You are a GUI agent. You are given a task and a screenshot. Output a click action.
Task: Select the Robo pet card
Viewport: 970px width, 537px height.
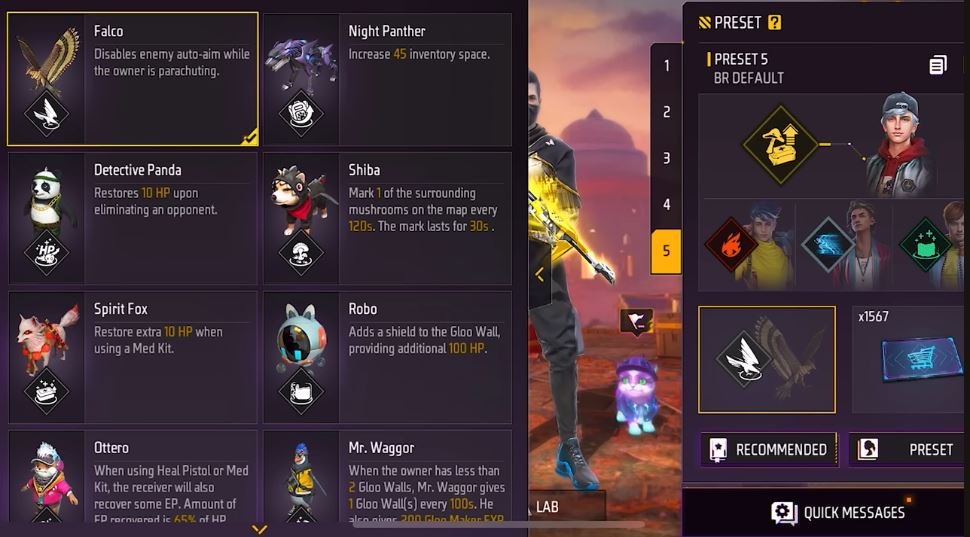click(387, 357)
